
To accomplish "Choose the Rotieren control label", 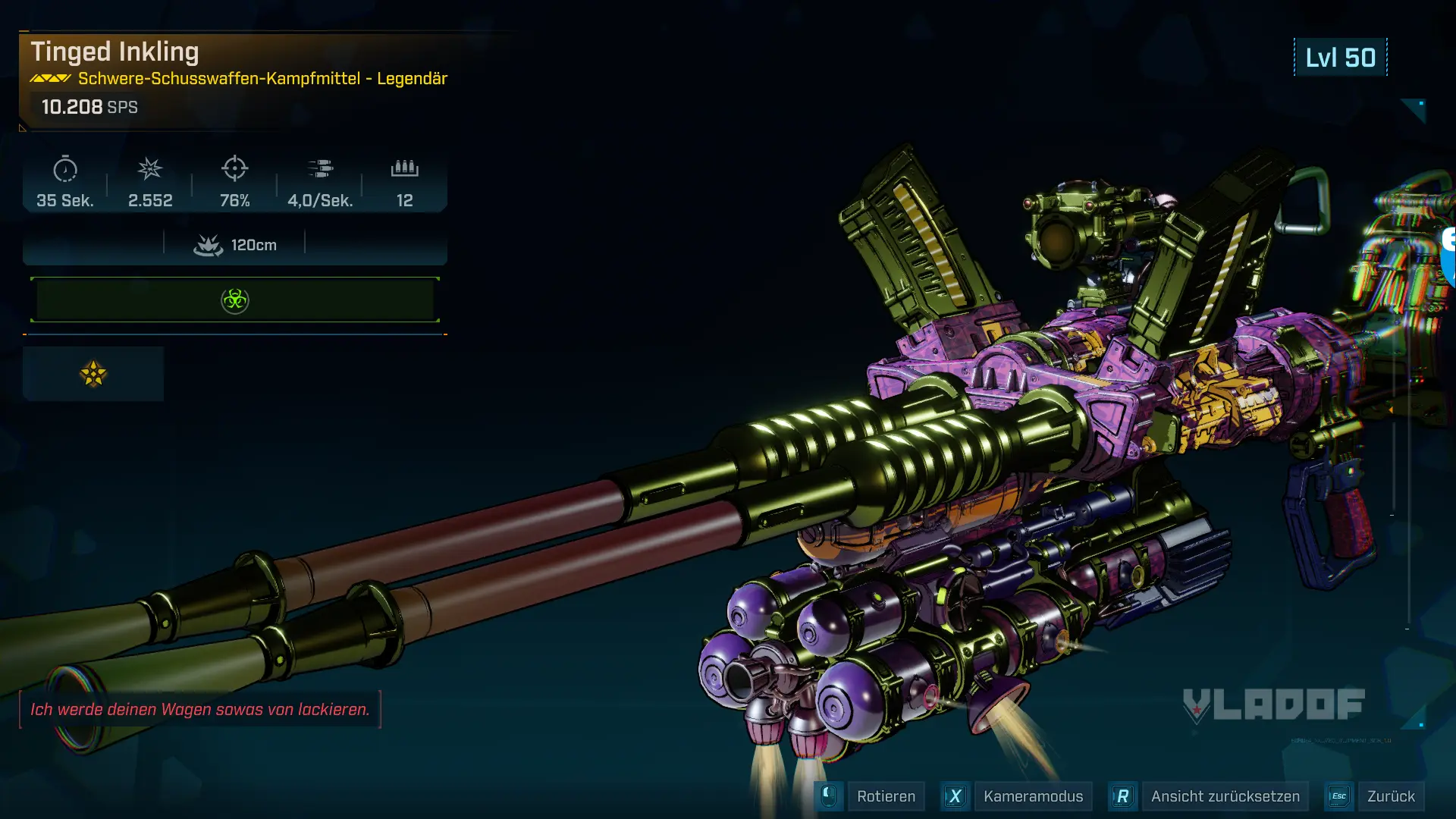I will (x=886, y=796).
